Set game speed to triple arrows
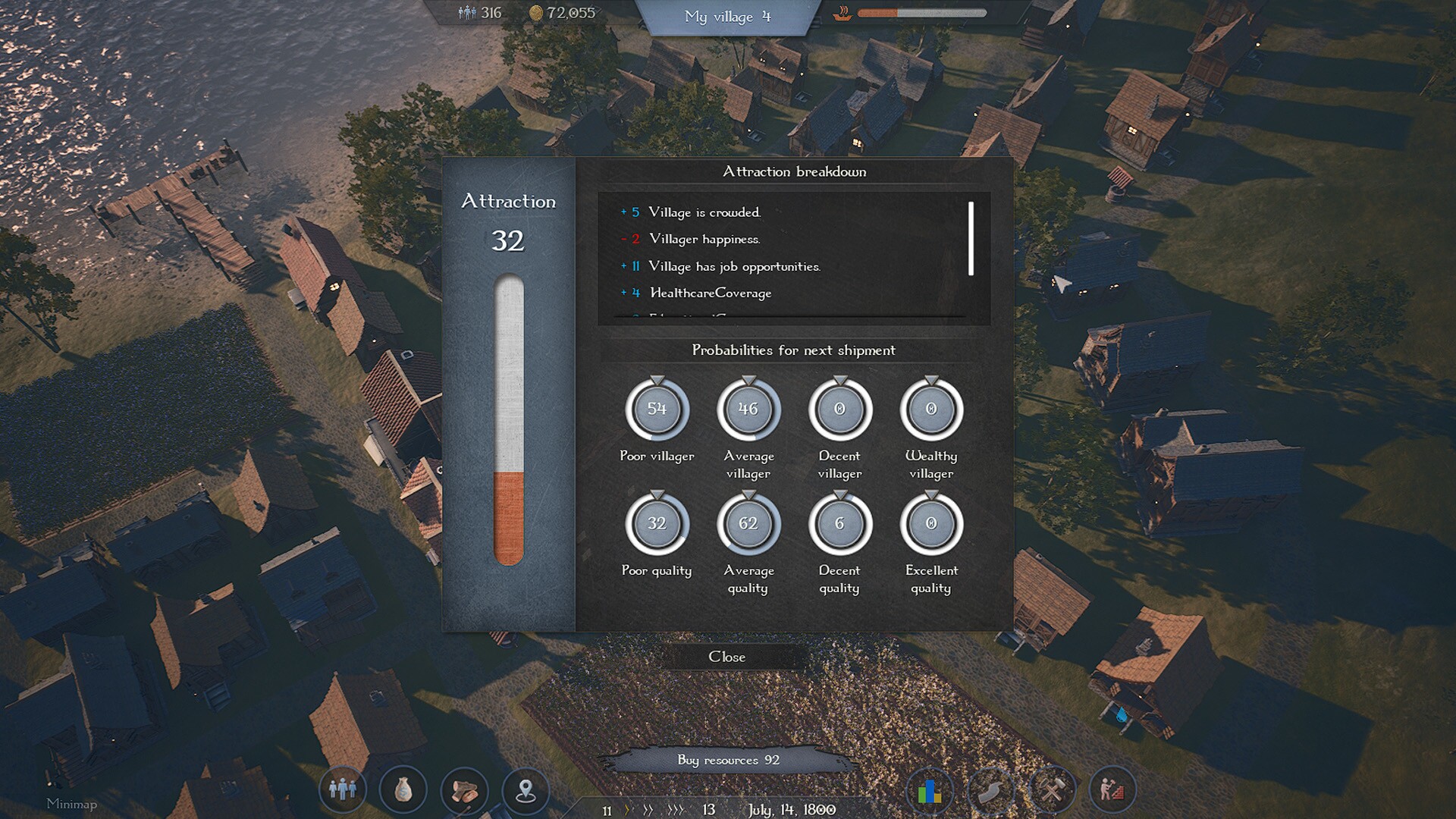The width and height of the screenshot is (1456, 819). coord(675,810)
